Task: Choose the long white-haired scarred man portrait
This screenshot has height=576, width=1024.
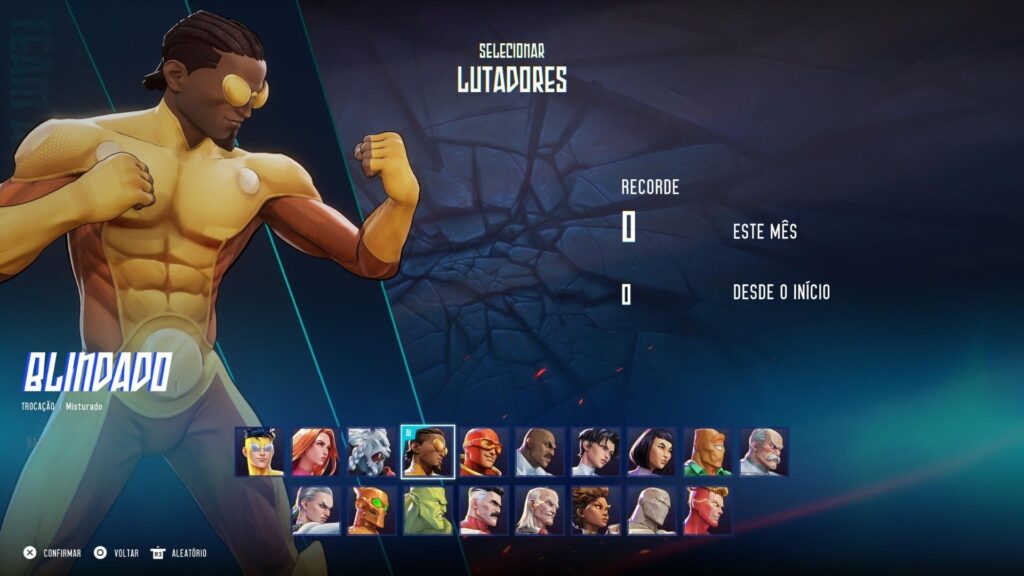Action: tap(540, 510)
